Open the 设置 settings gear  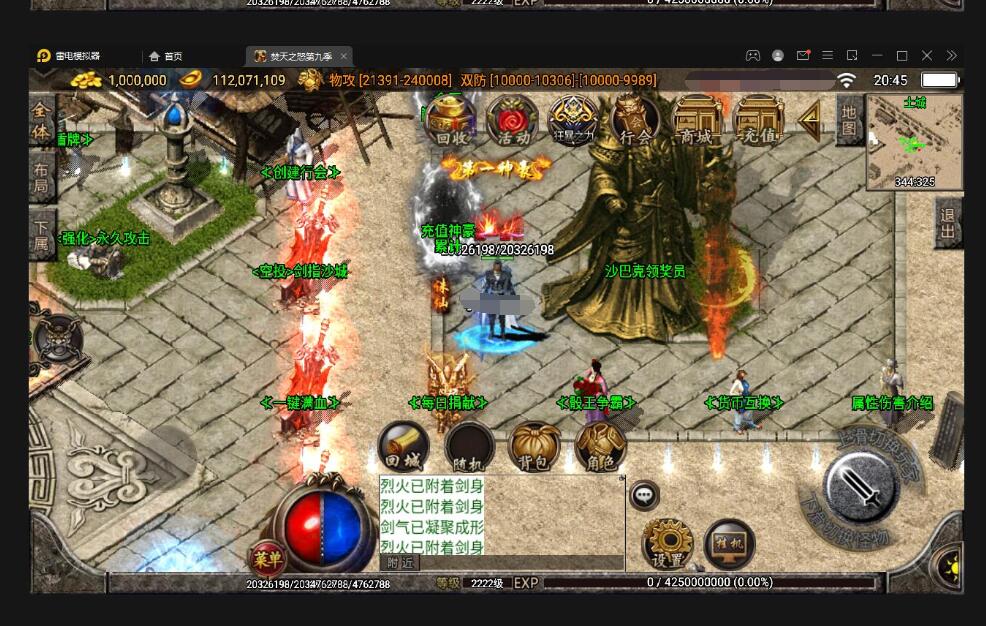pyautogui.click(x=667, y=544)
